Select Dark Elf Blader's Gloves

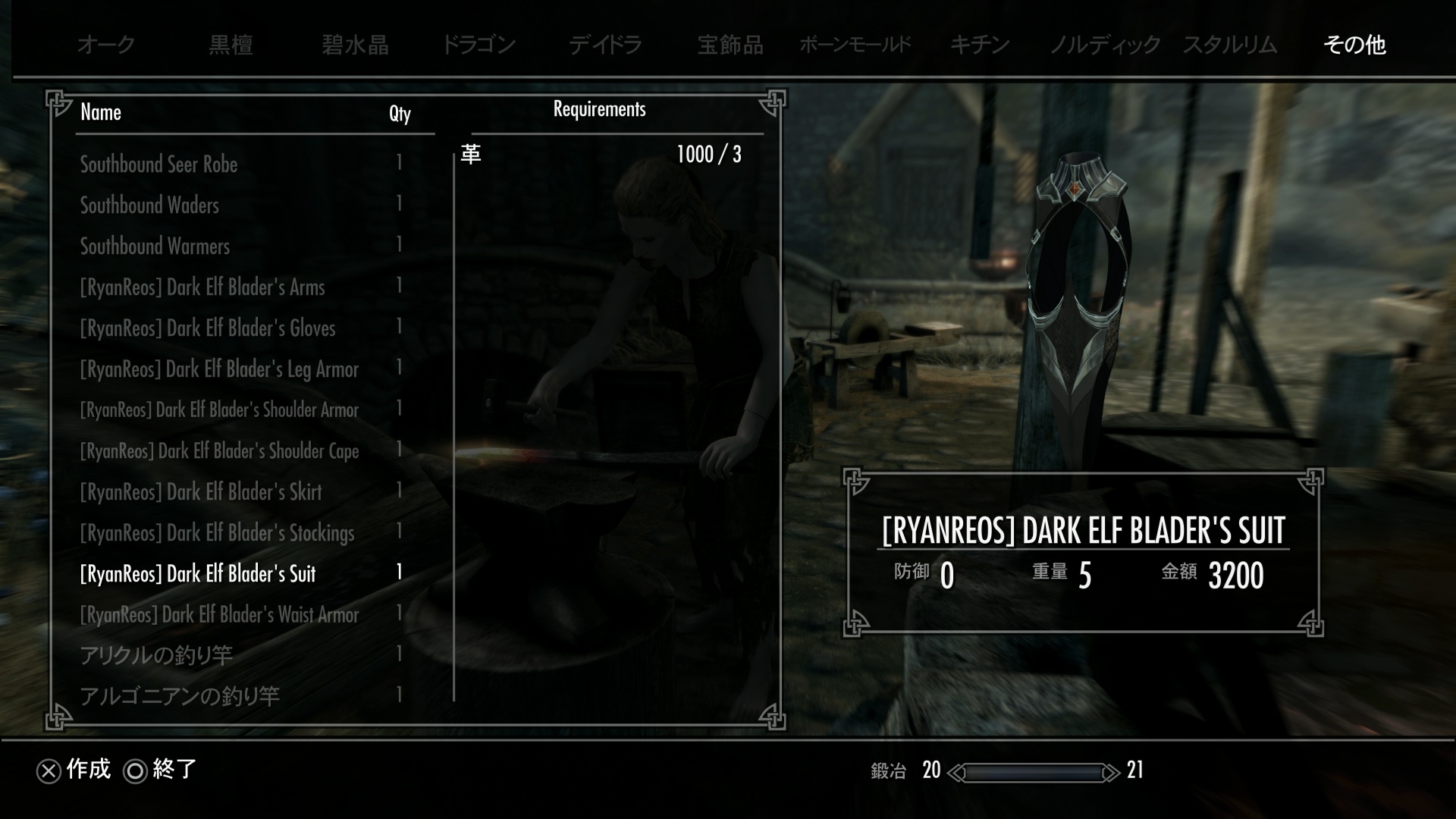207,328
